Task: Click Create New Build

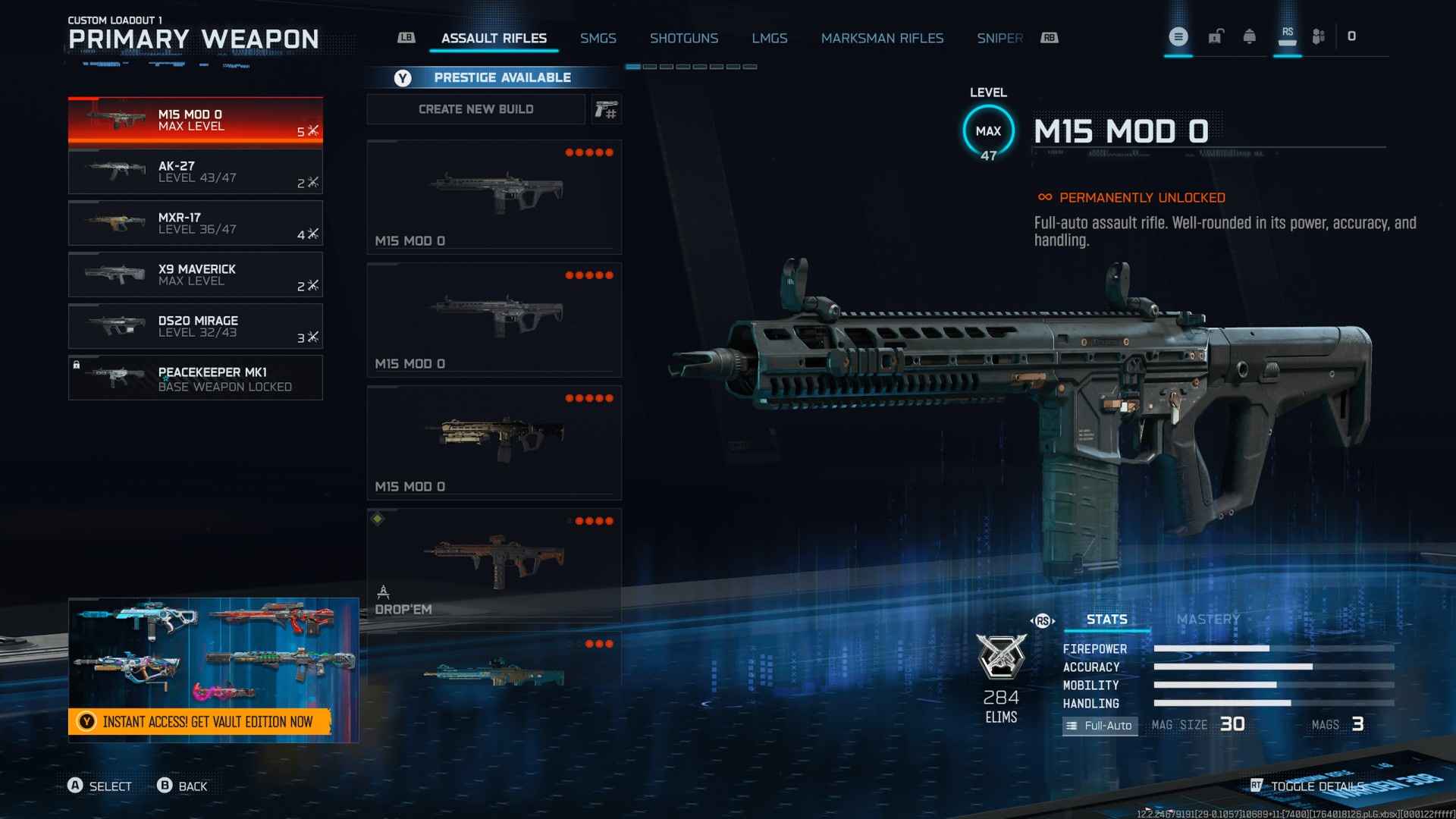Action: (475, 109)
